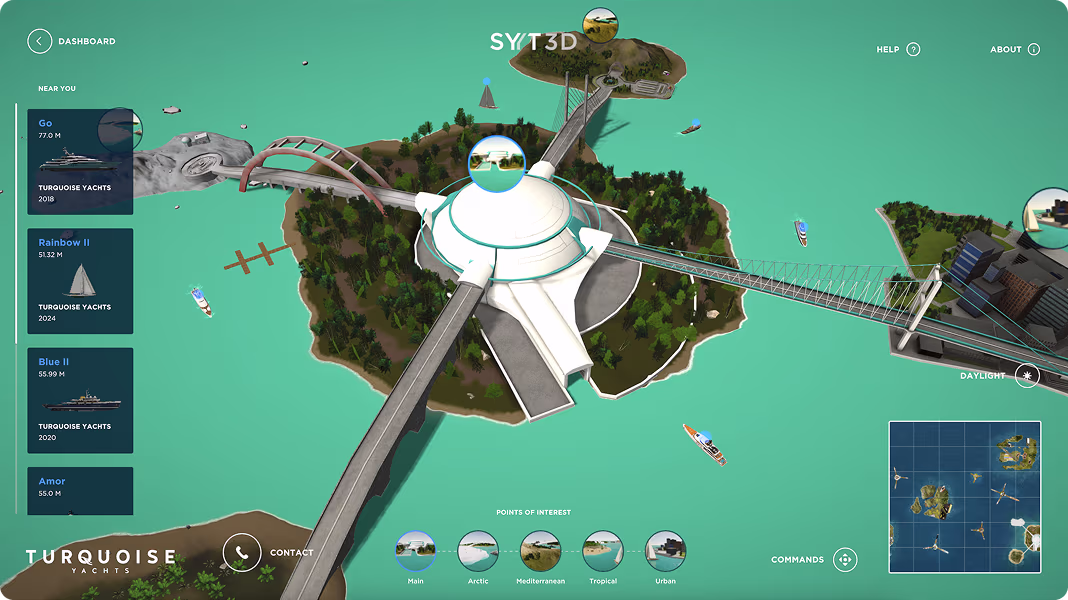Go to the Tropical point of interest

603,550
